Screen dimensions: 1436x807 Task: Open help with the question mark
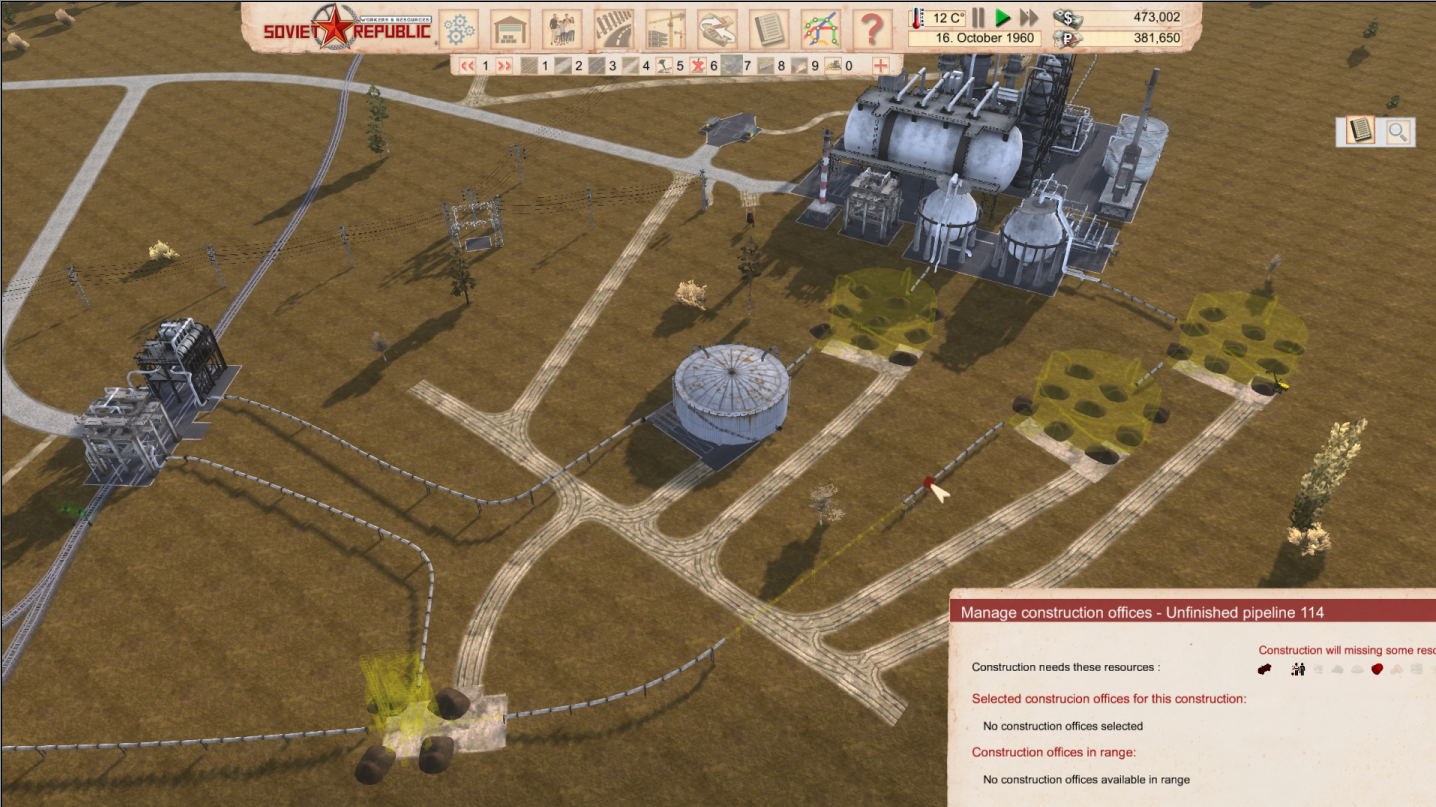[x=872, y=28]
